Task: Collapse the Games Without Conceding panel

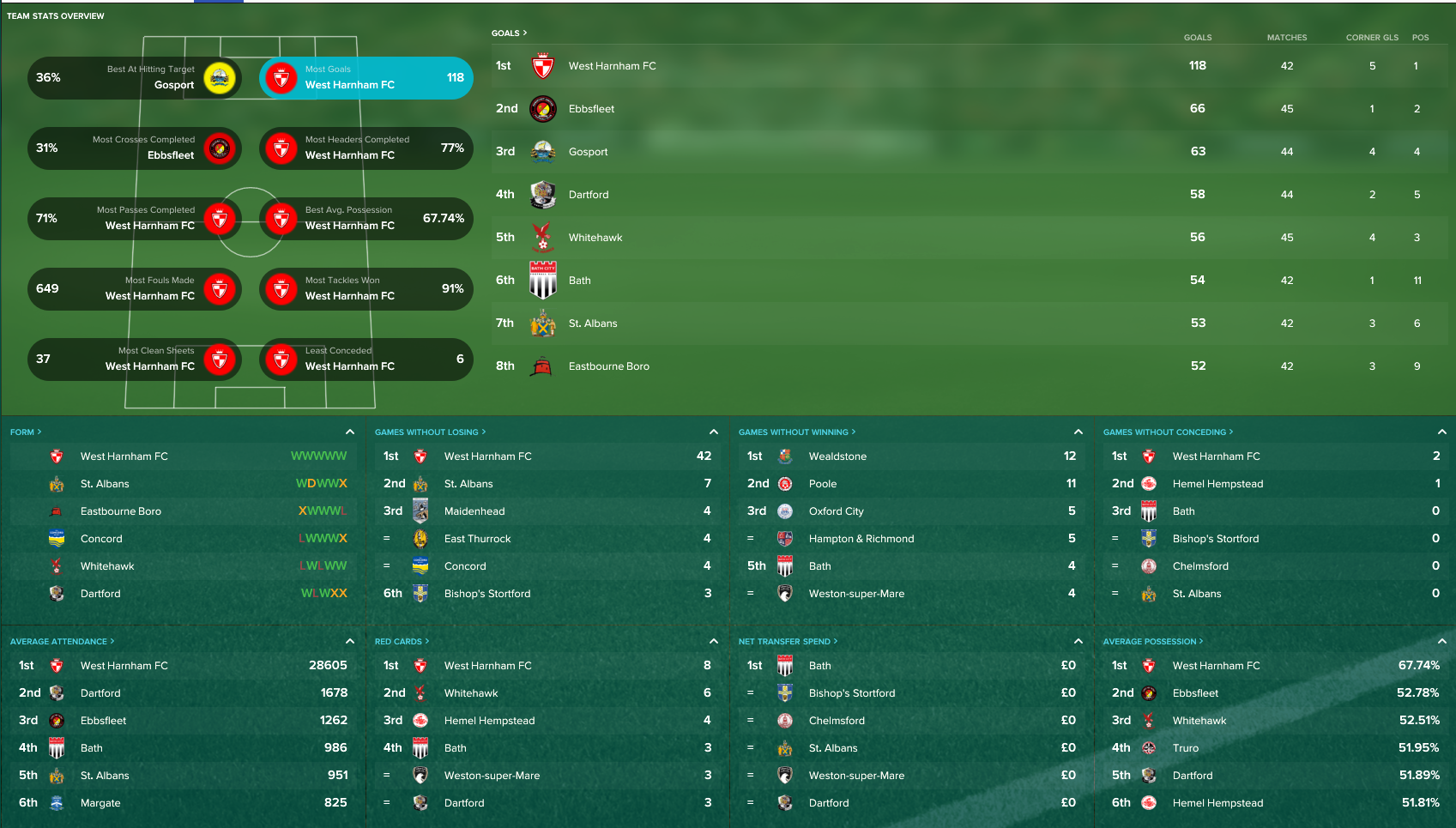Action: pos(1442,432)
